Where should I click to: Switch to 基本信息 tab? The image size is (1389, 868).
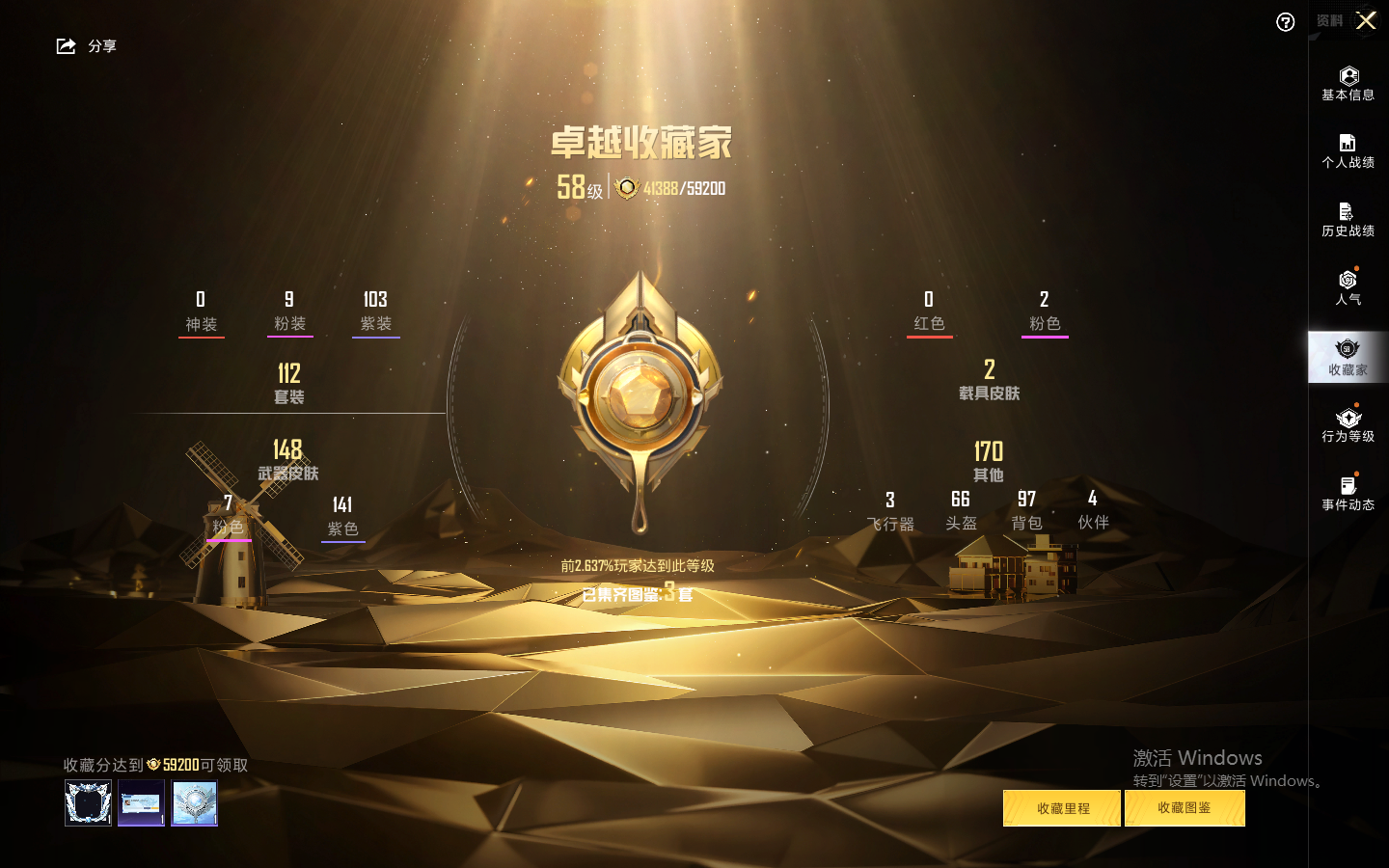pyautogui.click(x=1348, y=84)
